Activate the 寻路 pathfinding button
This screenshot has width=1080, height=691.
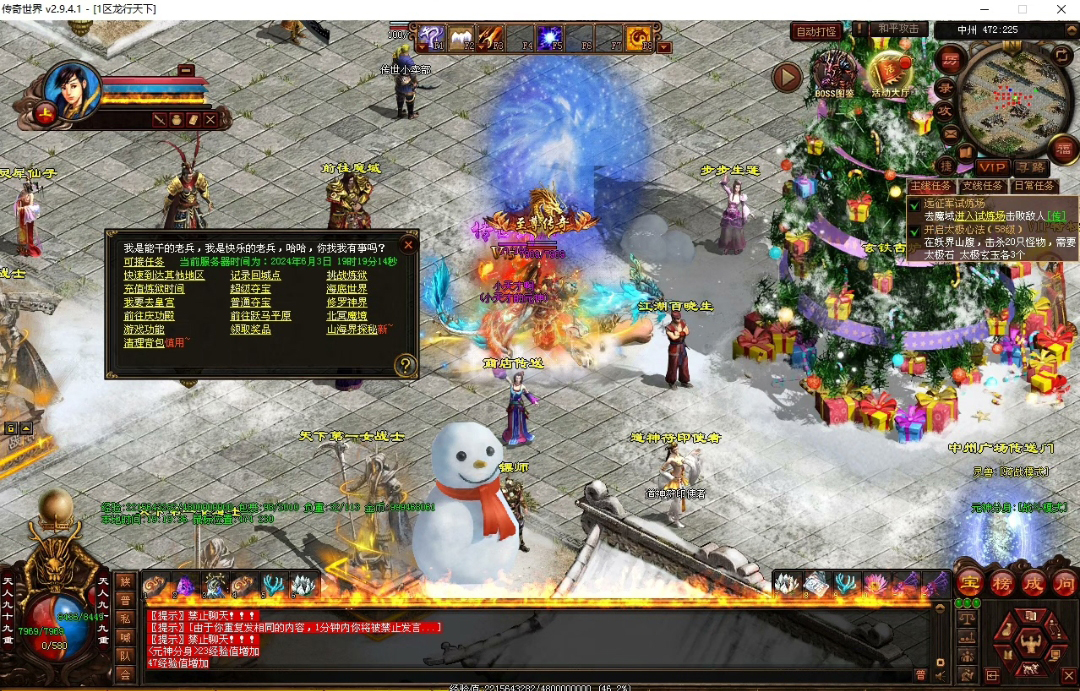point(1029,167)
